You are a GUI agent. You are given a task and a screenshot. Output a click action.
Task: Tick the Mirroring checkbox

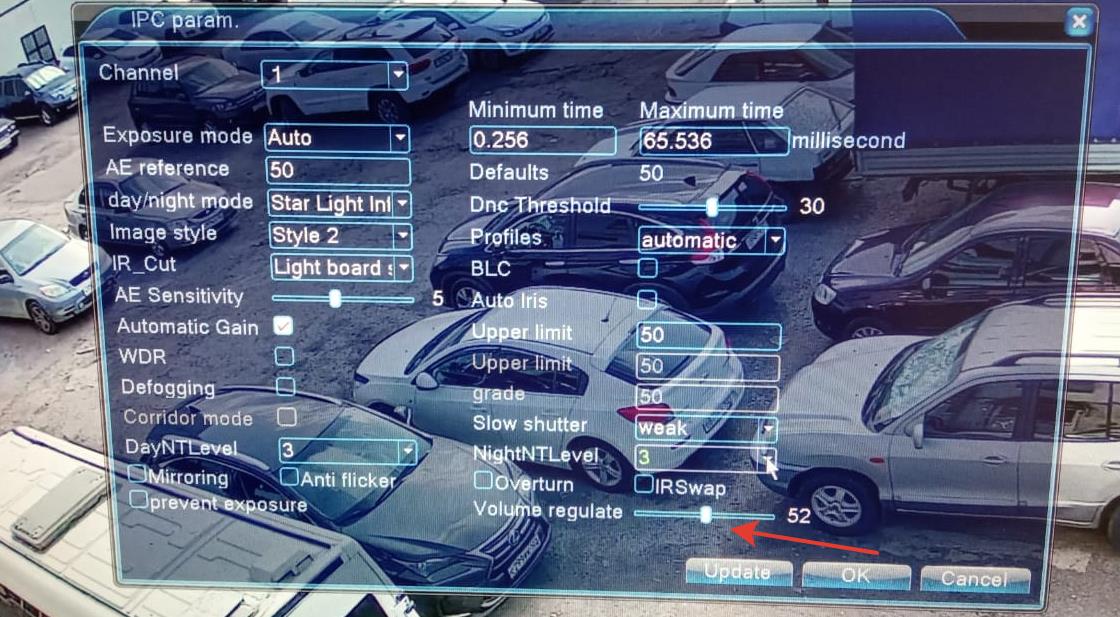[138, 473]
